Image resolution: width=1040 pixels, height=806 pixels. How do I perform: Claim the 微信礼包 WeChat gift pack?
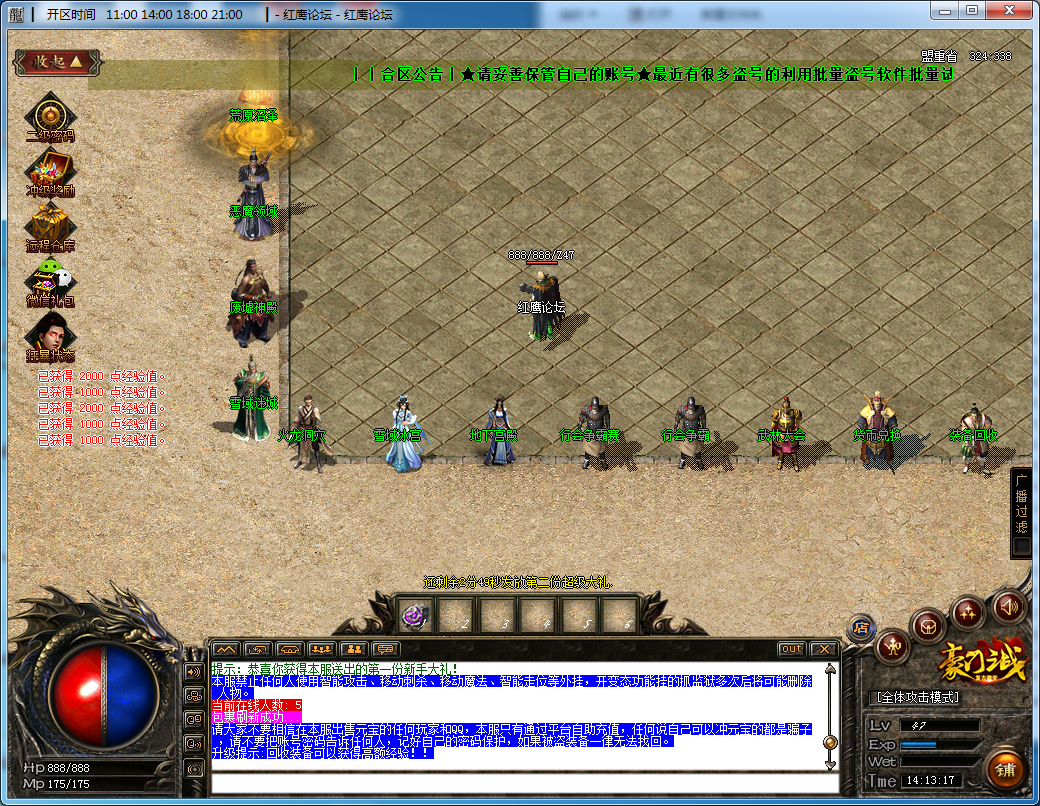49,281
